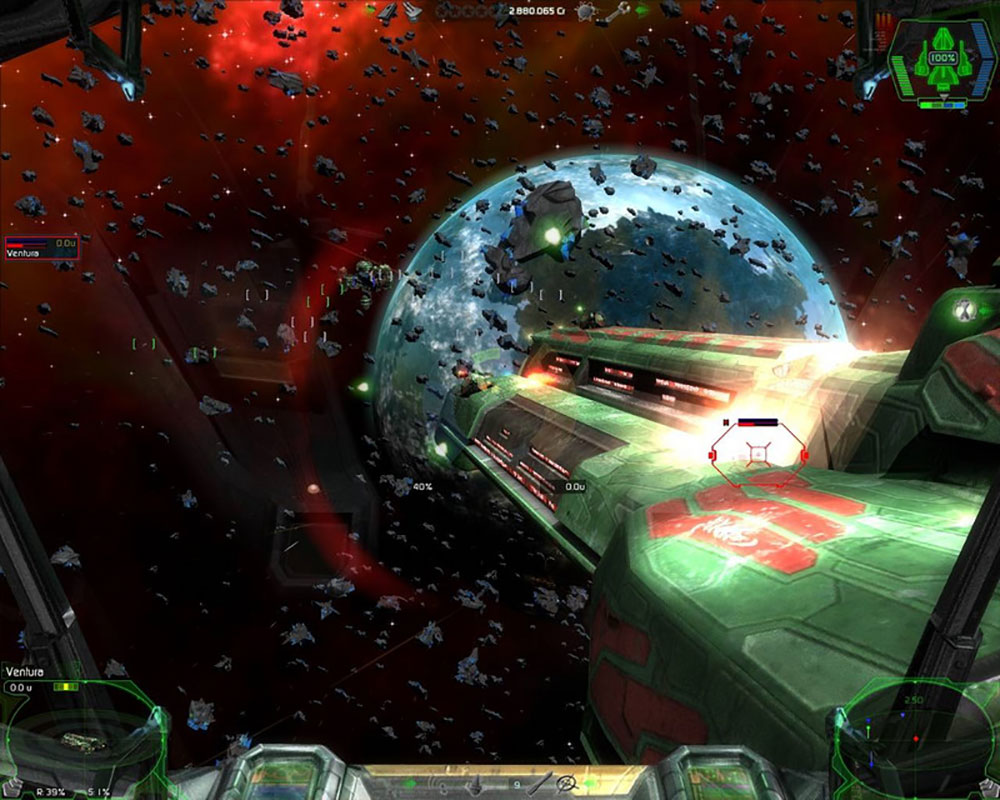Click the ship icon in the top bar
Viewport: 1000px width, 800px height.
coord(388,11)
